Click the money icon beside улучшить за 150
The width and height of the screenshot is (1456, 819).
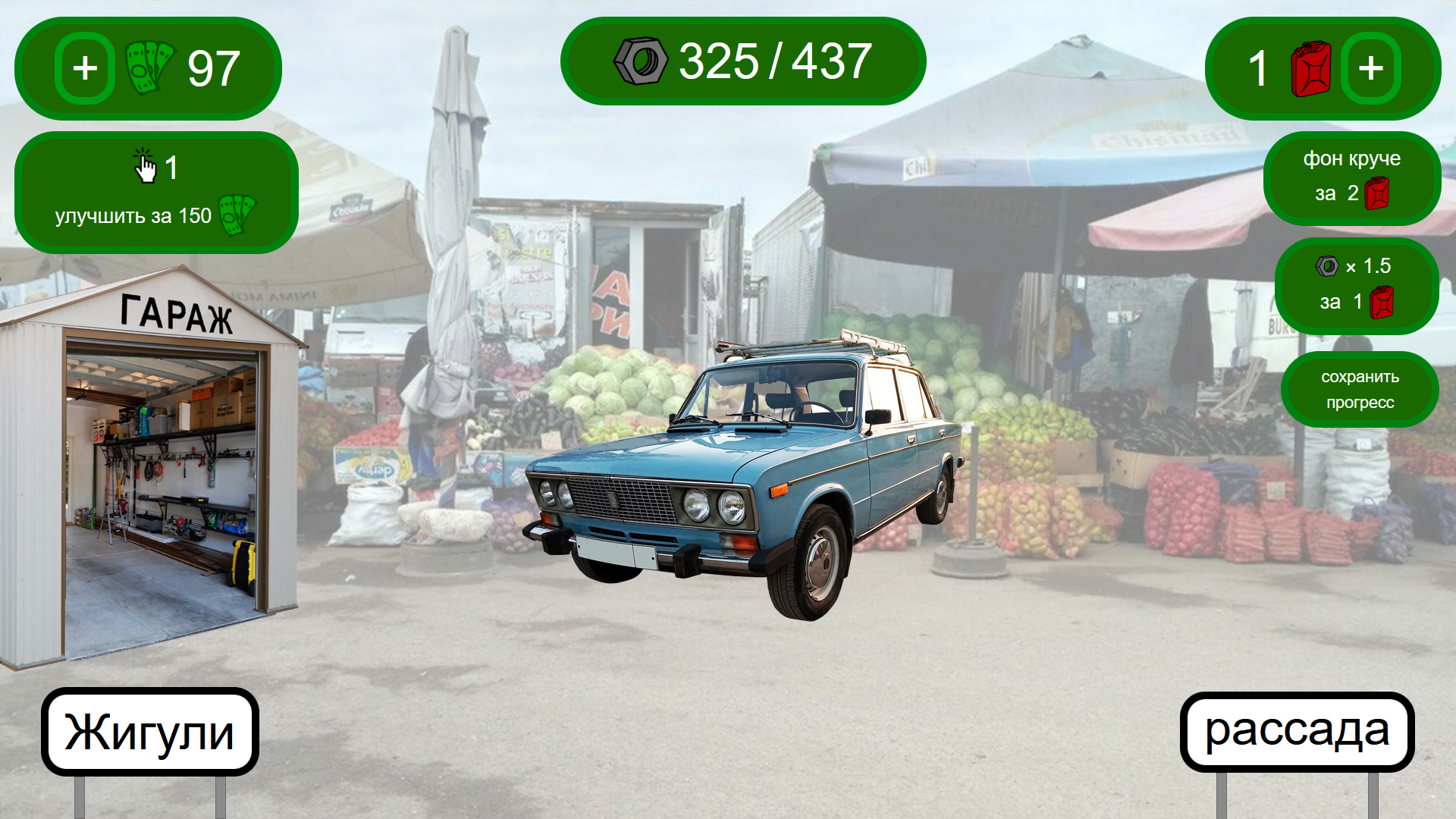(235, 215)
